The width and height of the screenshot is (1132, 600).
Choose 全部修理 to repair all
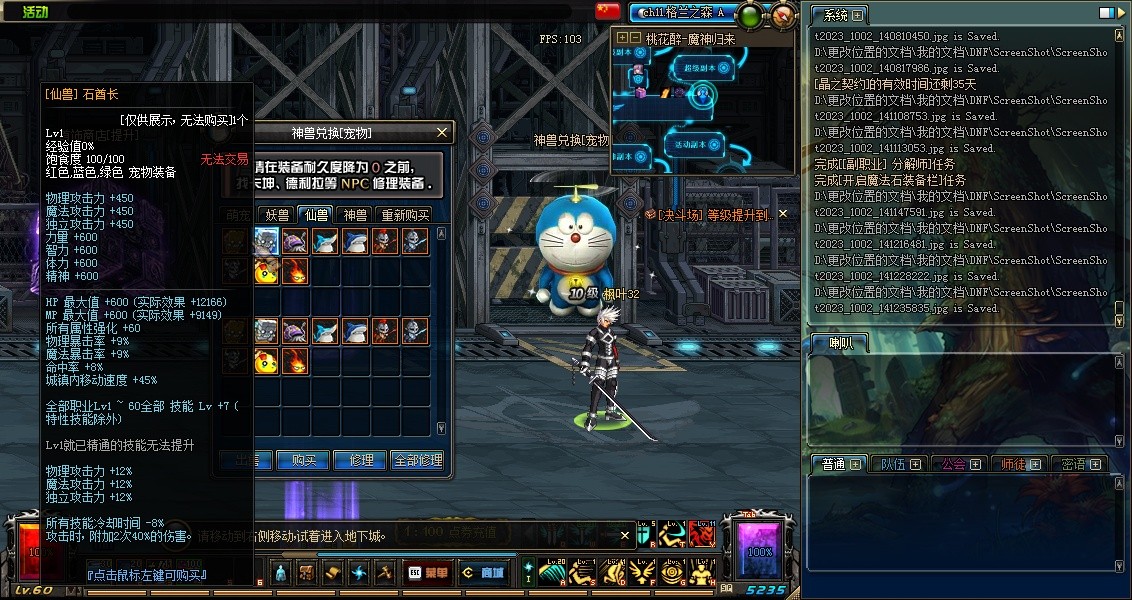(x=417, y=460)
